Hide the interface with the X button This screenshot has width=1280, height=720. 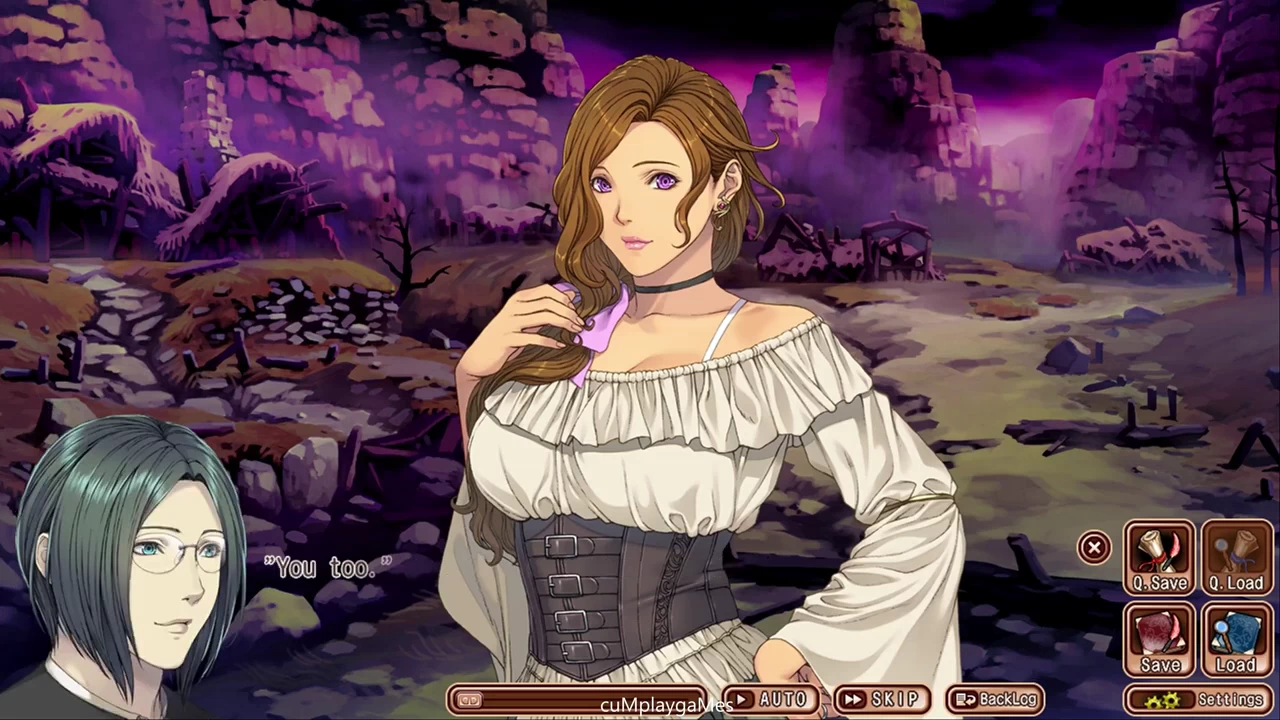pyautogui.click(x=1094, y=547)
